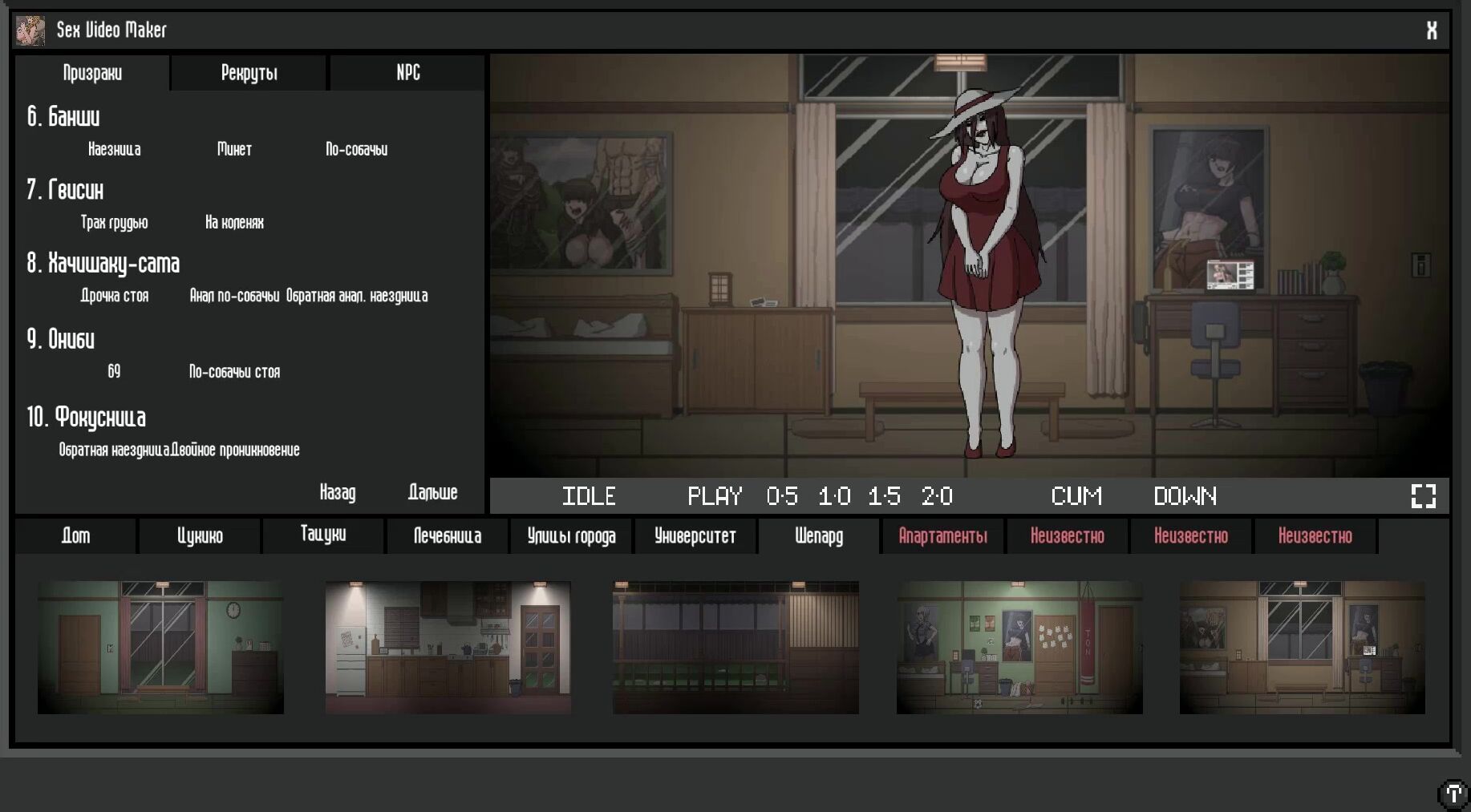Activate the DOWN control
Viewport: 1471px width, 812px height.
coord(1185,496)
